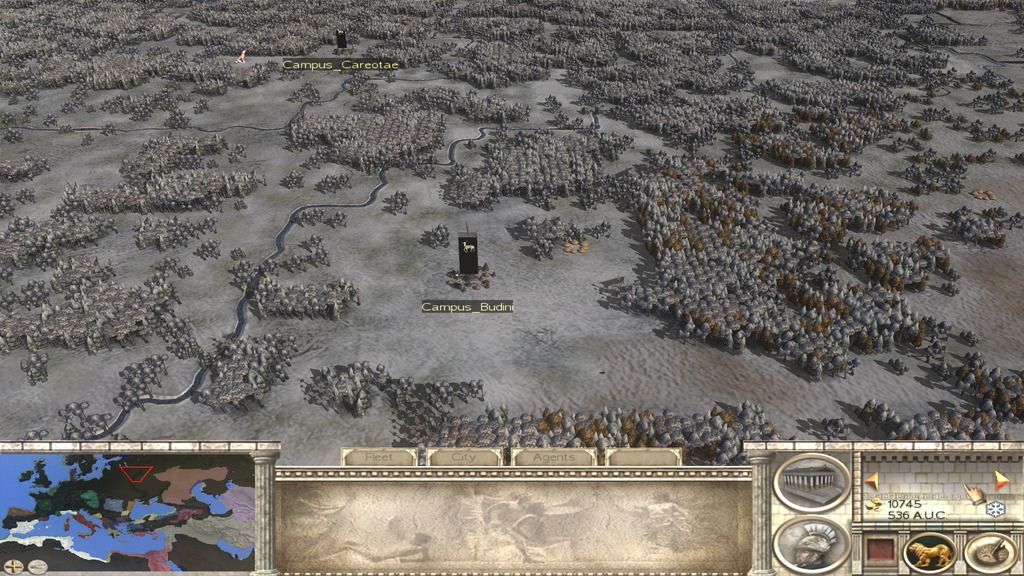Select the Agents tab

point(553,457)
